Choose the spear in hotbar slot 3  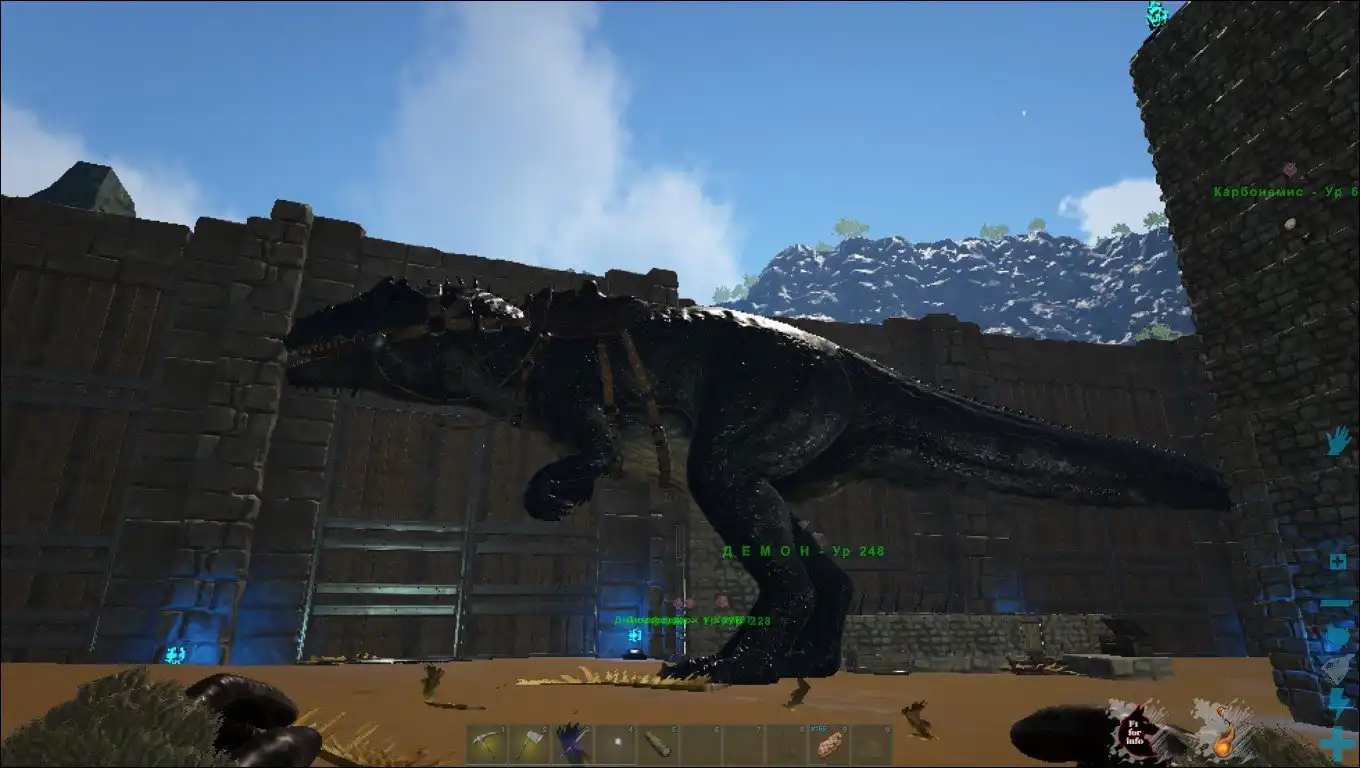pyautogui.click(x=572, y=745)
